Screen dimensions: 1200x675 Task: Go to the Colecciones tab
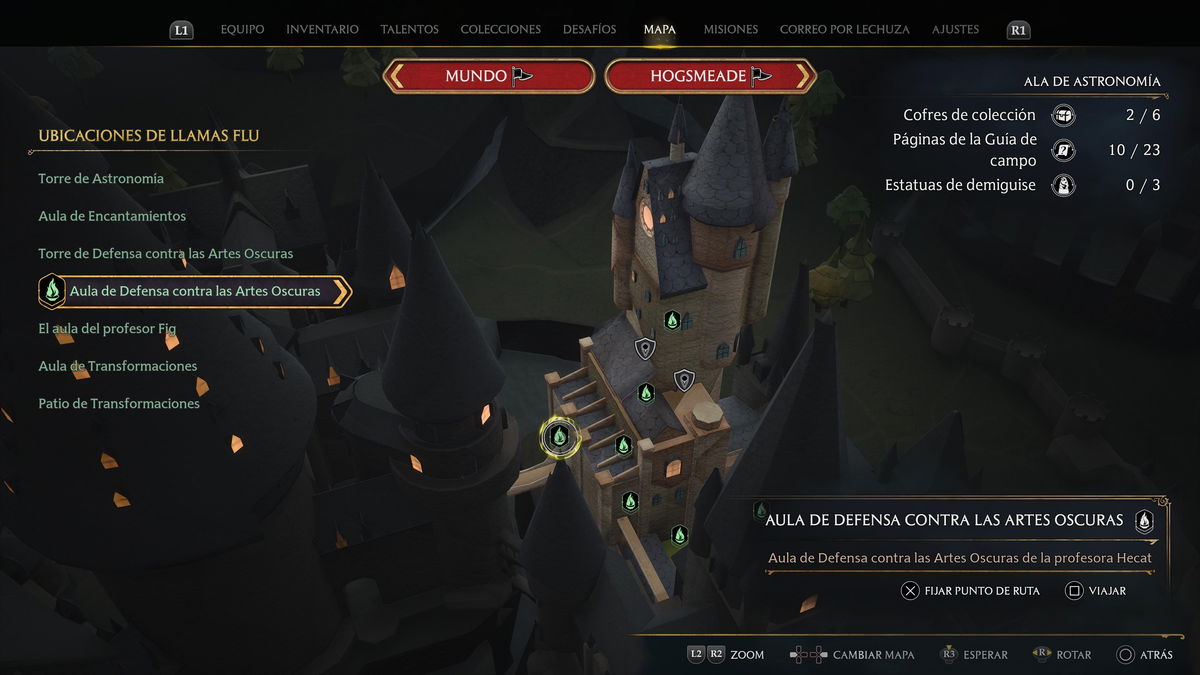click(500, 30)
